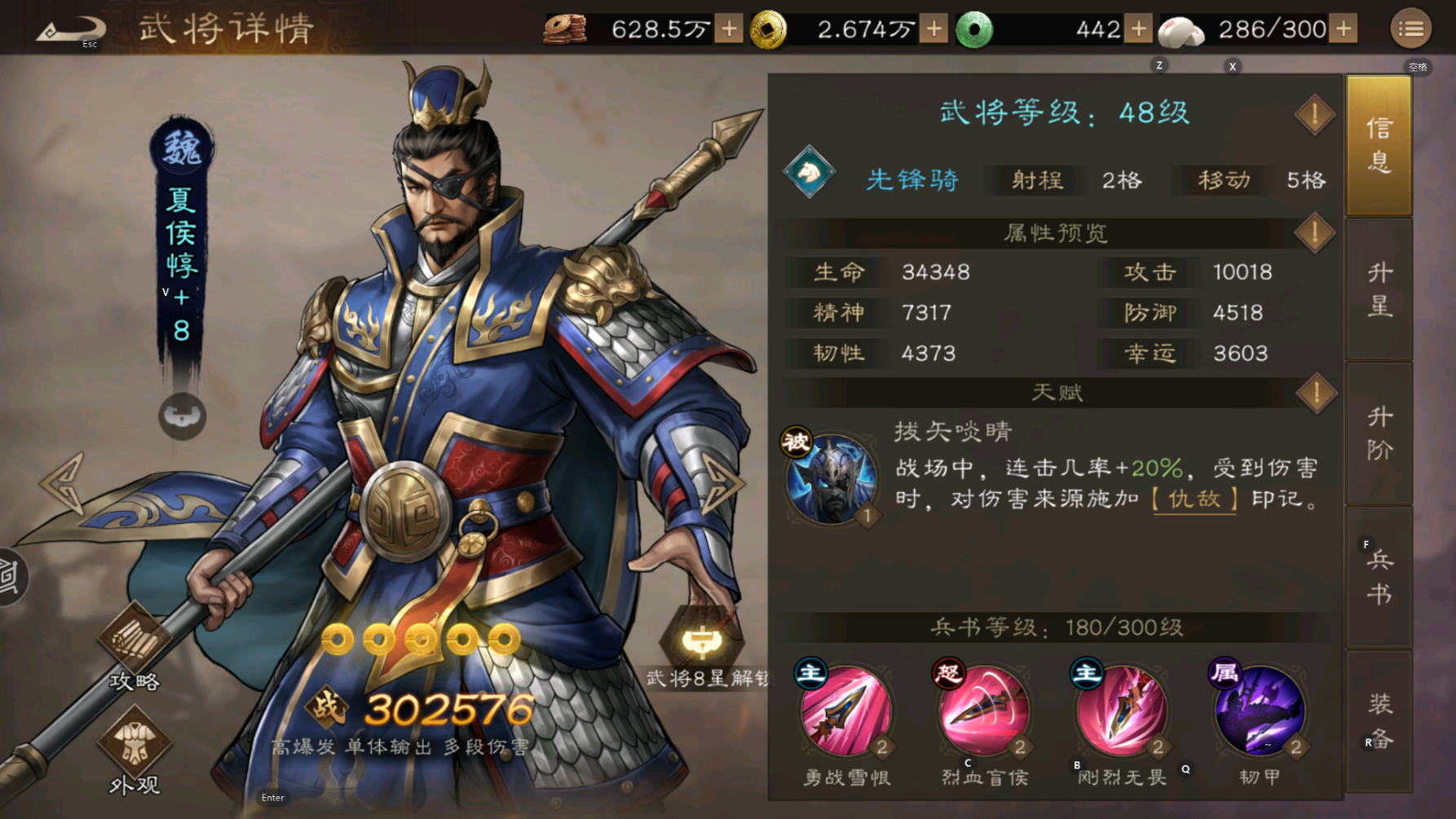Expand the 天赋 exclamation details

(1313, 392)
